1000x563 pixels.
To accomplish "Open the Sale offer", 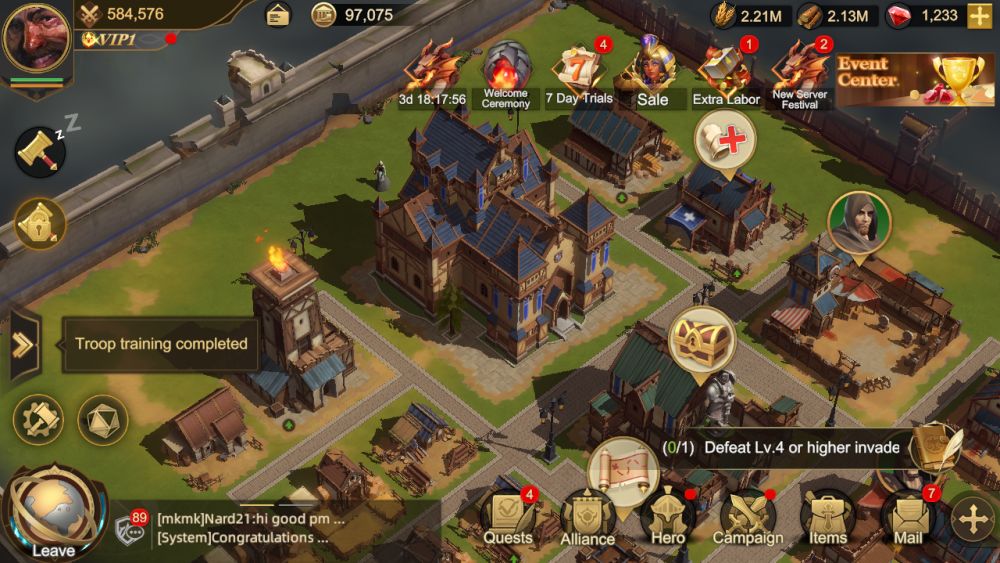I will click(652, 74).
